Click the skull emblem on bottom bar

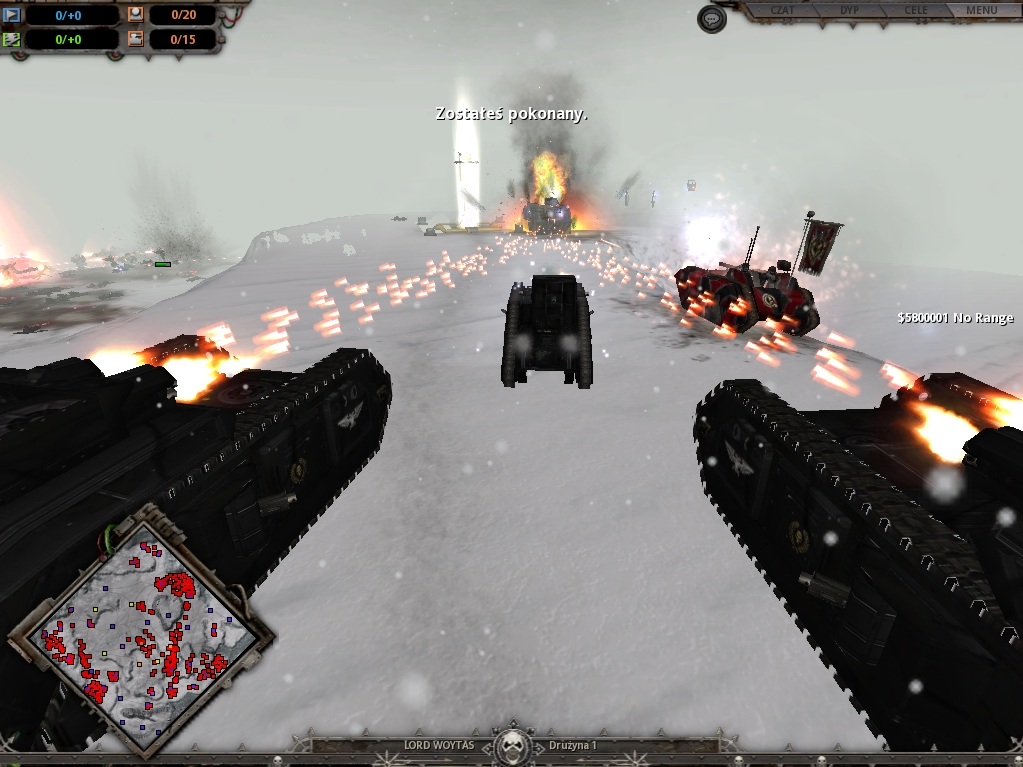coord(512,745)
